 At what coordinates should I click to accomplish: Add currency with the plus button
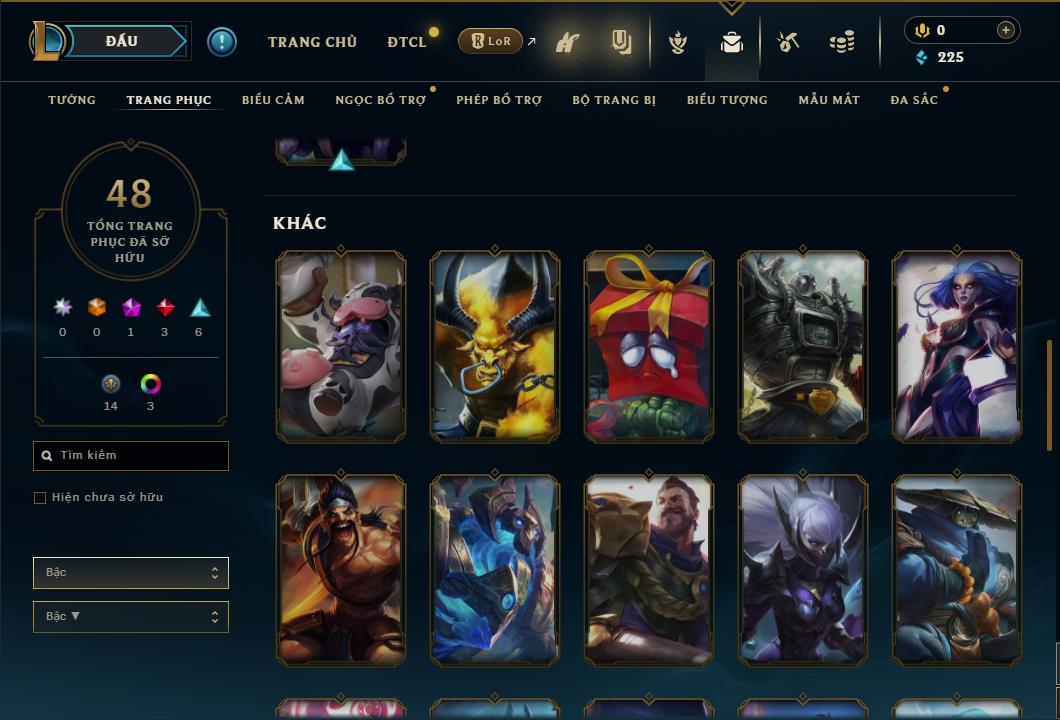(x=1005, y=30)
